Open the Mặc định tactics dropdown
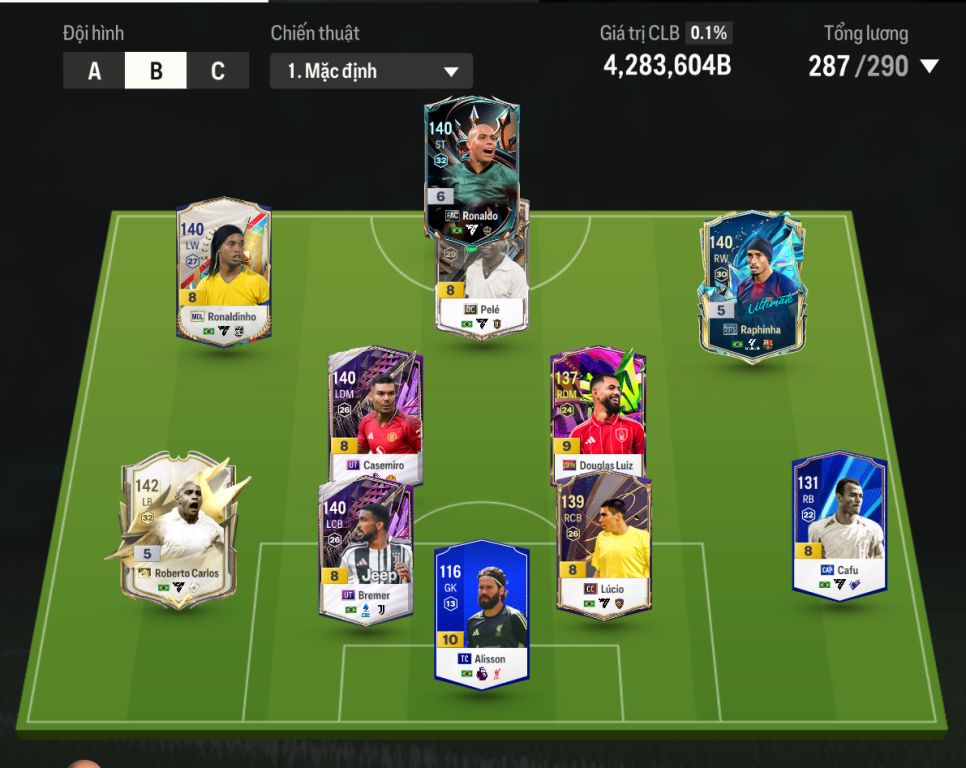 point(371,72)
